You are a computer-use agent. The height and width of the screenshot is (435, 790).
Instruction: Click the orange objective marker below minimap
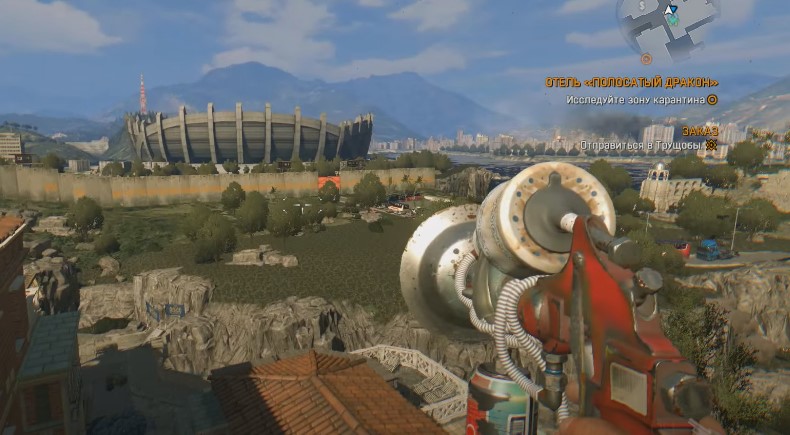[646, 60]
